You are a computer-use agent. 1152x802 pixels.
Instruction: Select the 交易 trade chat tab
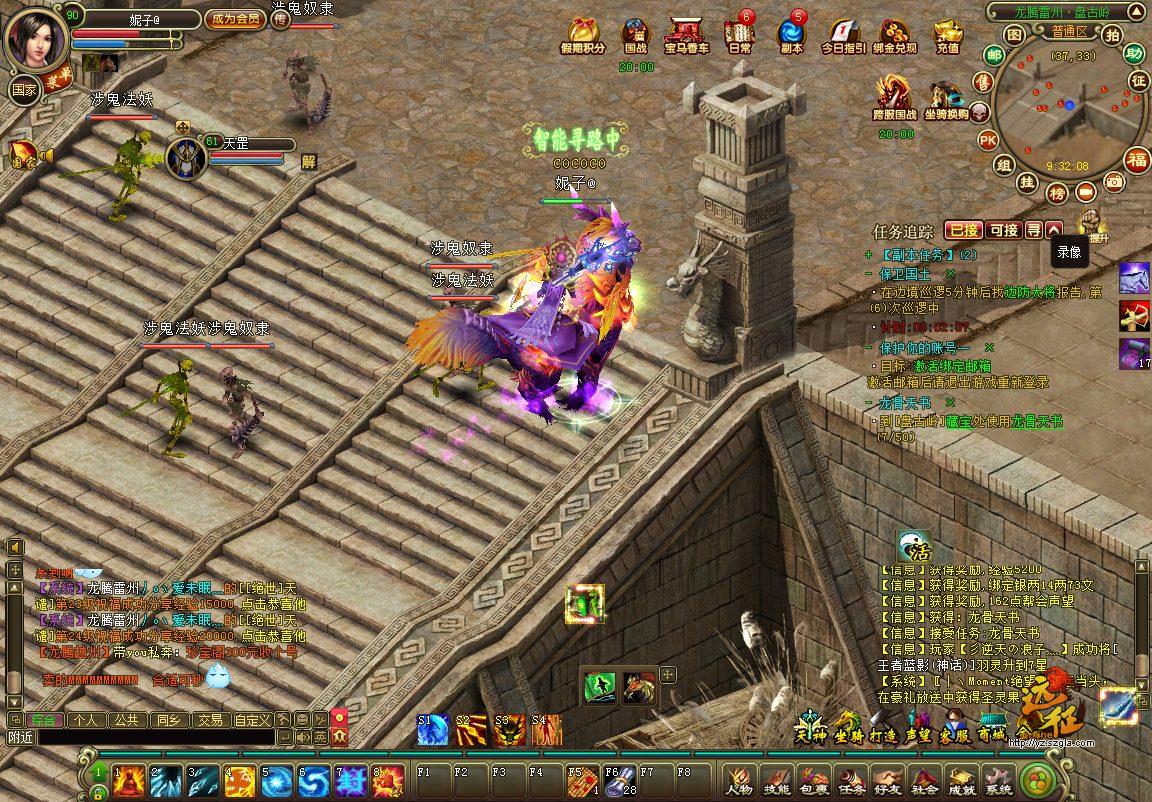coord(209,719)
